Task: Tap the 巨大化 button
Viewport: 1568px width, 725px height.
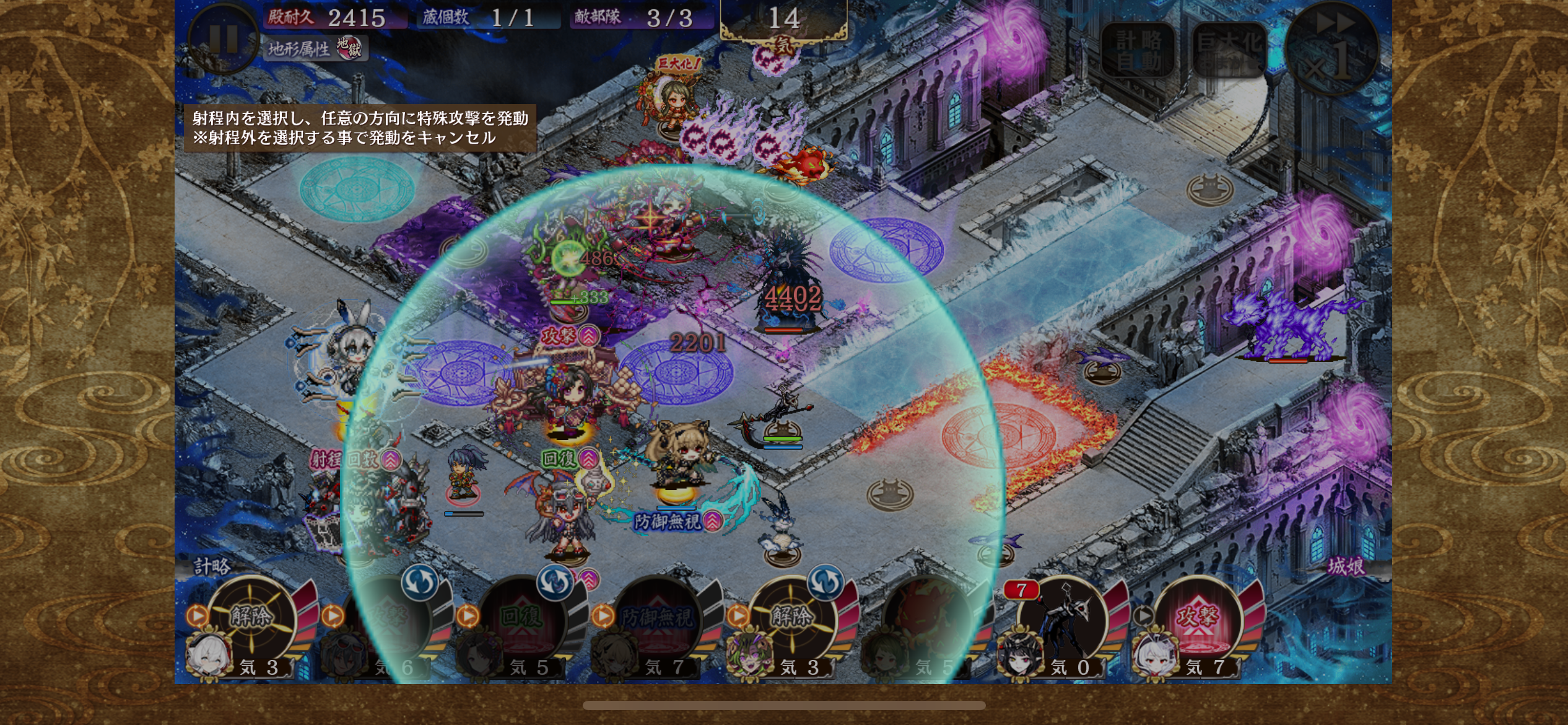Action: click(1229, 51)
